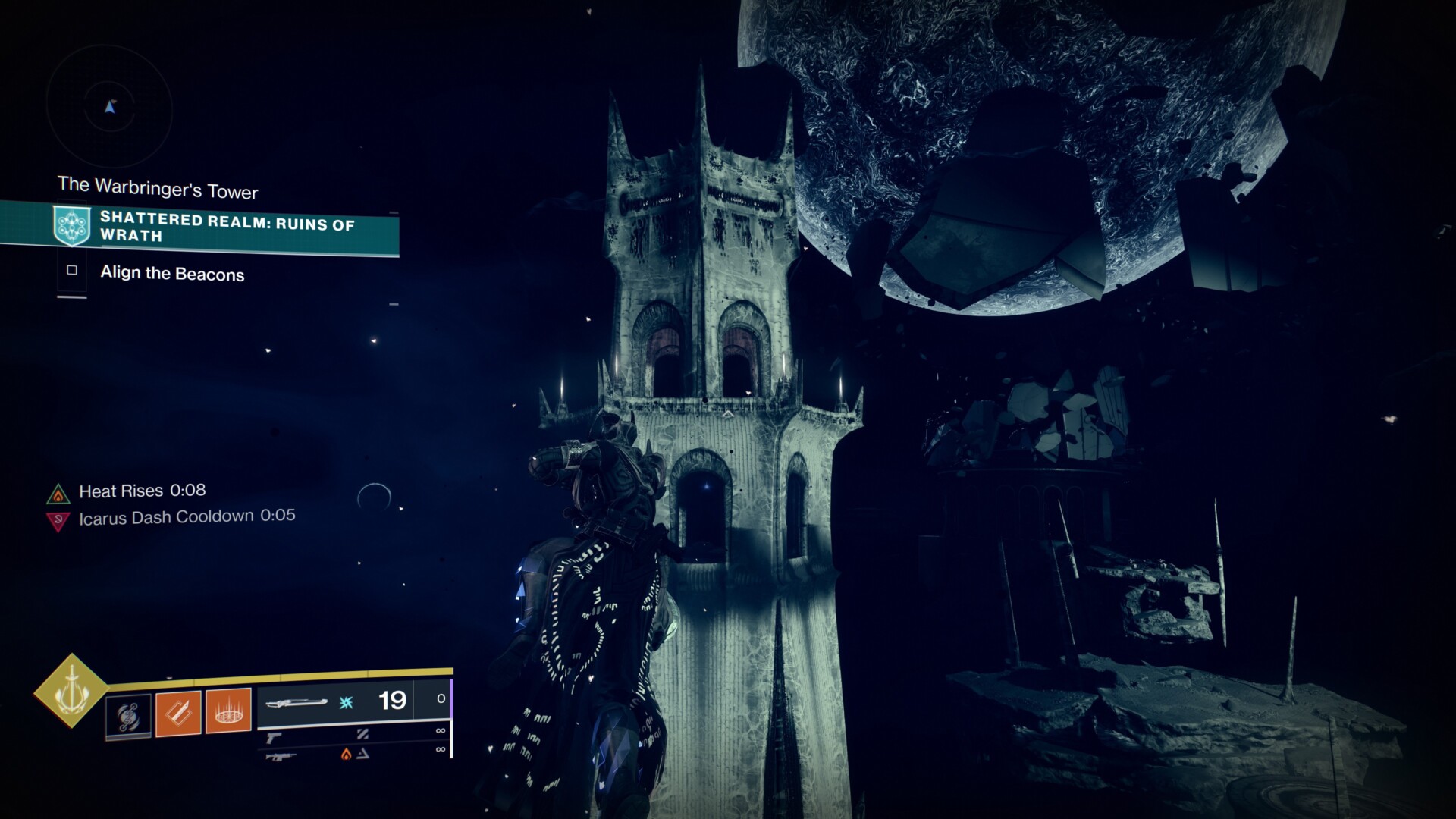1456x819 pixels.
Task: Select the grenade ability icon
Action: pyautogui.click(x=128, y=715)
